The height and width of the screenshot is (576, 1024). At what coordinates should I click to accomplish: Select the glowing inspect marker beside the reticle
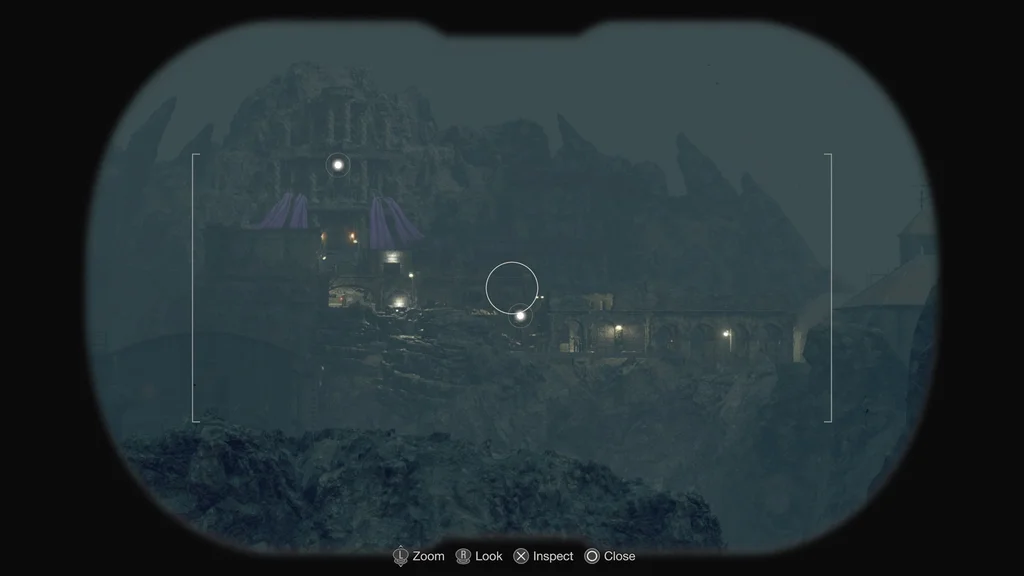(520, 316)
